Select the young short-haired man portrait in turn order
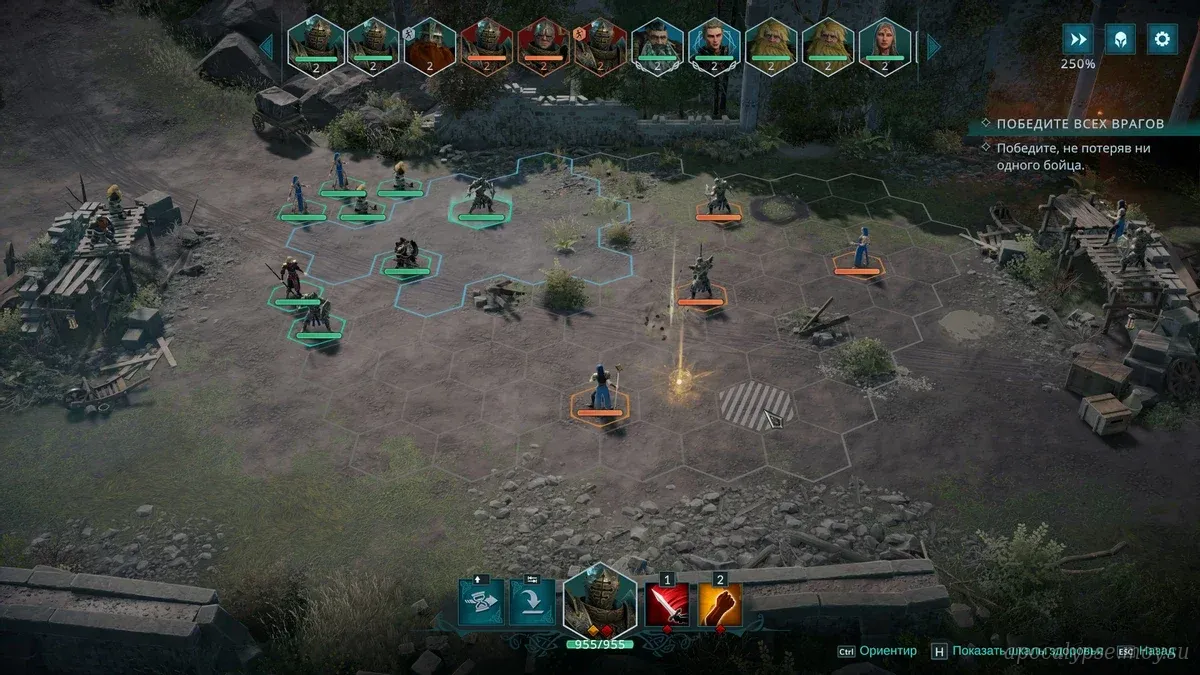The width and height of the screenshot is (1200, 675). [714, 46]
